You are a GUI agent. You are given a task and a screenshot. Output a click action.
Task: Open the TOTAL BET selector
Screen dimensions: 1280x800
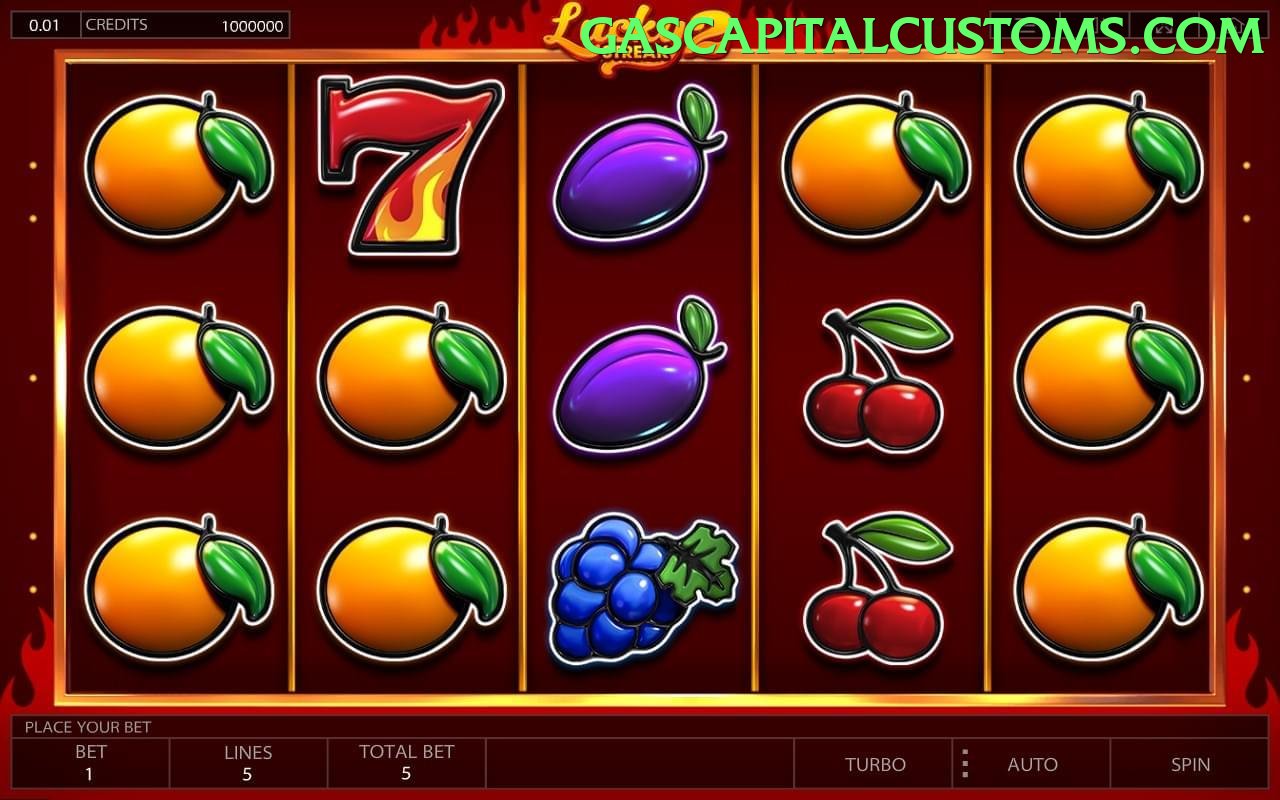coord(405,764)
